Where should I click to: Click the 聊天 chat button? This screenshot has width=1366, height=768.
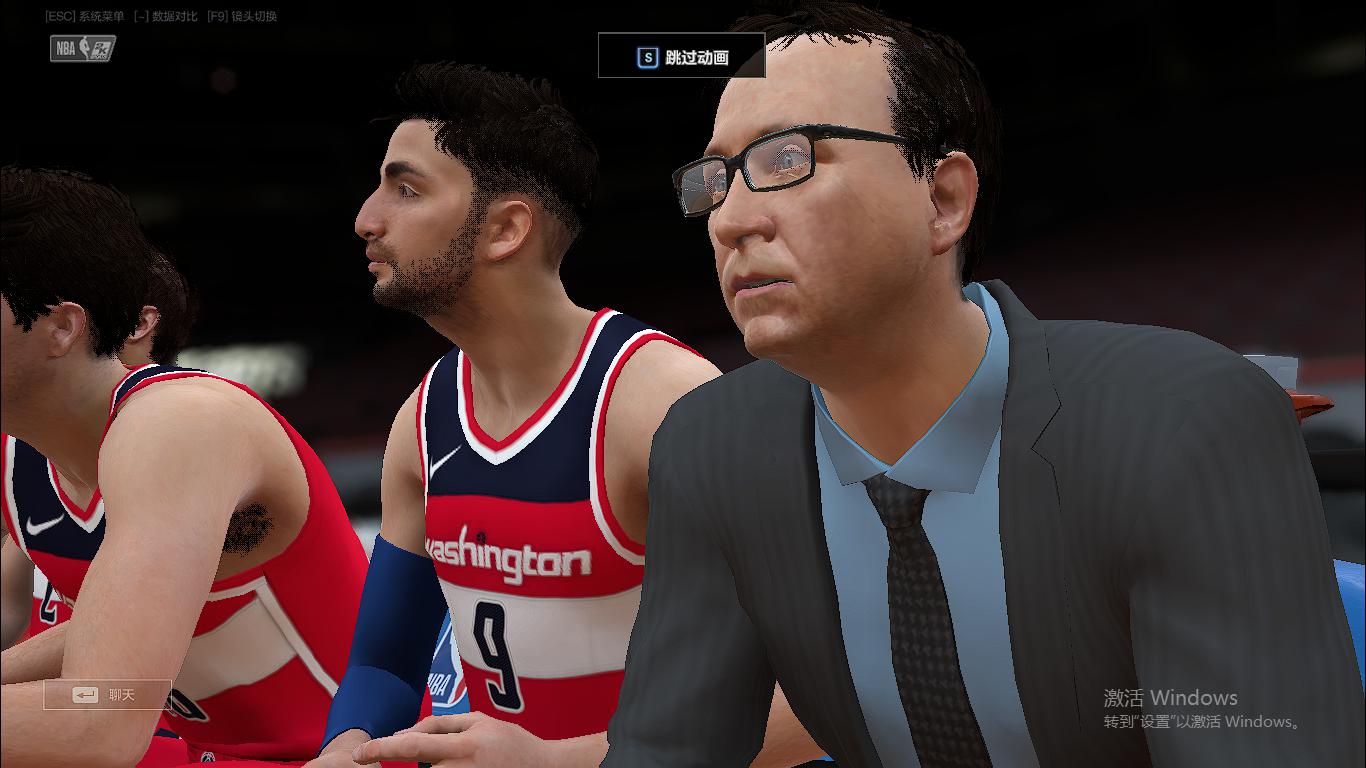pos(120,694)
